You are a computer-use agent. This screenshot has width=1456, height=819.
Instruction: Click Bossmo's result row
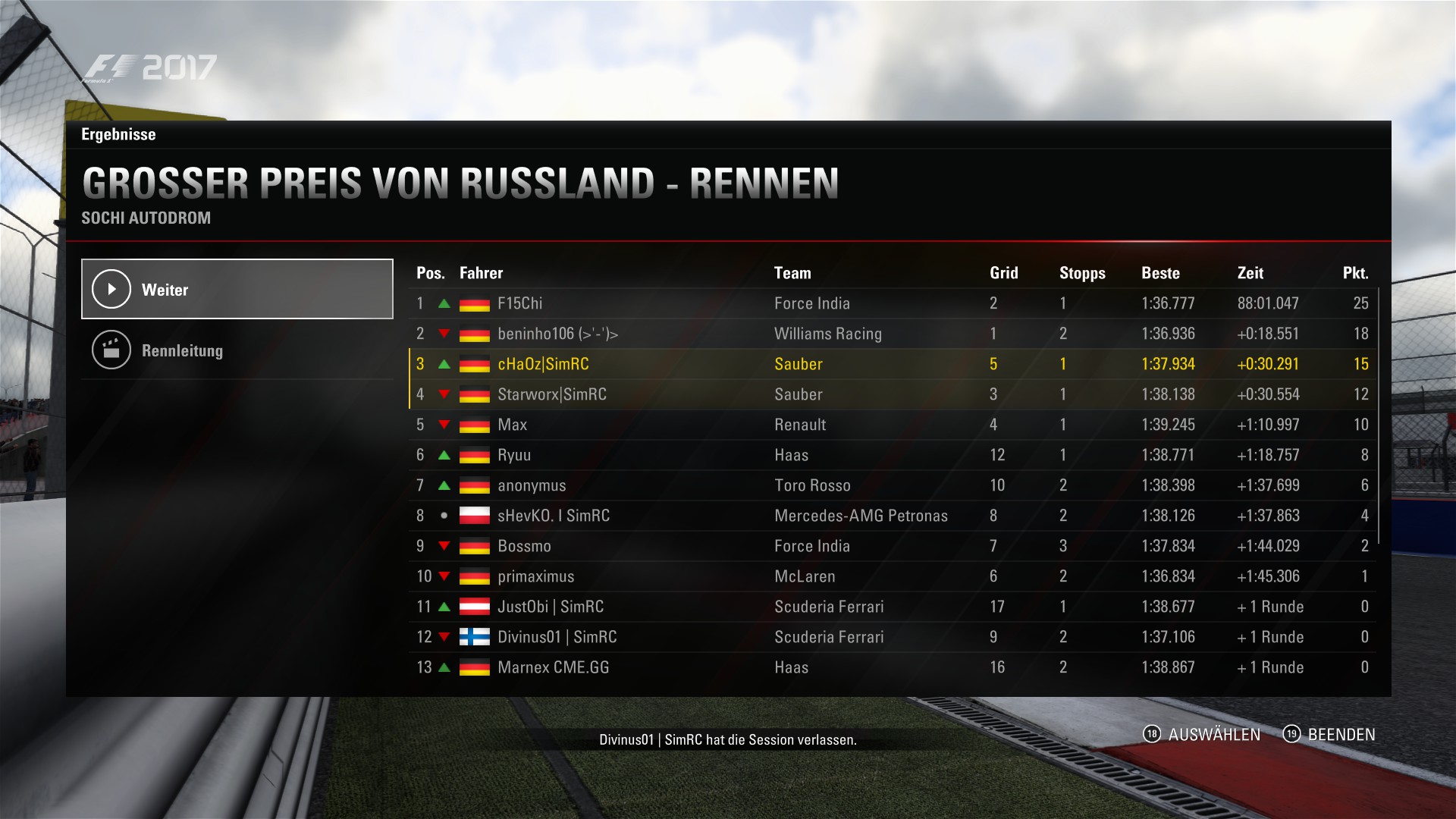892,546
